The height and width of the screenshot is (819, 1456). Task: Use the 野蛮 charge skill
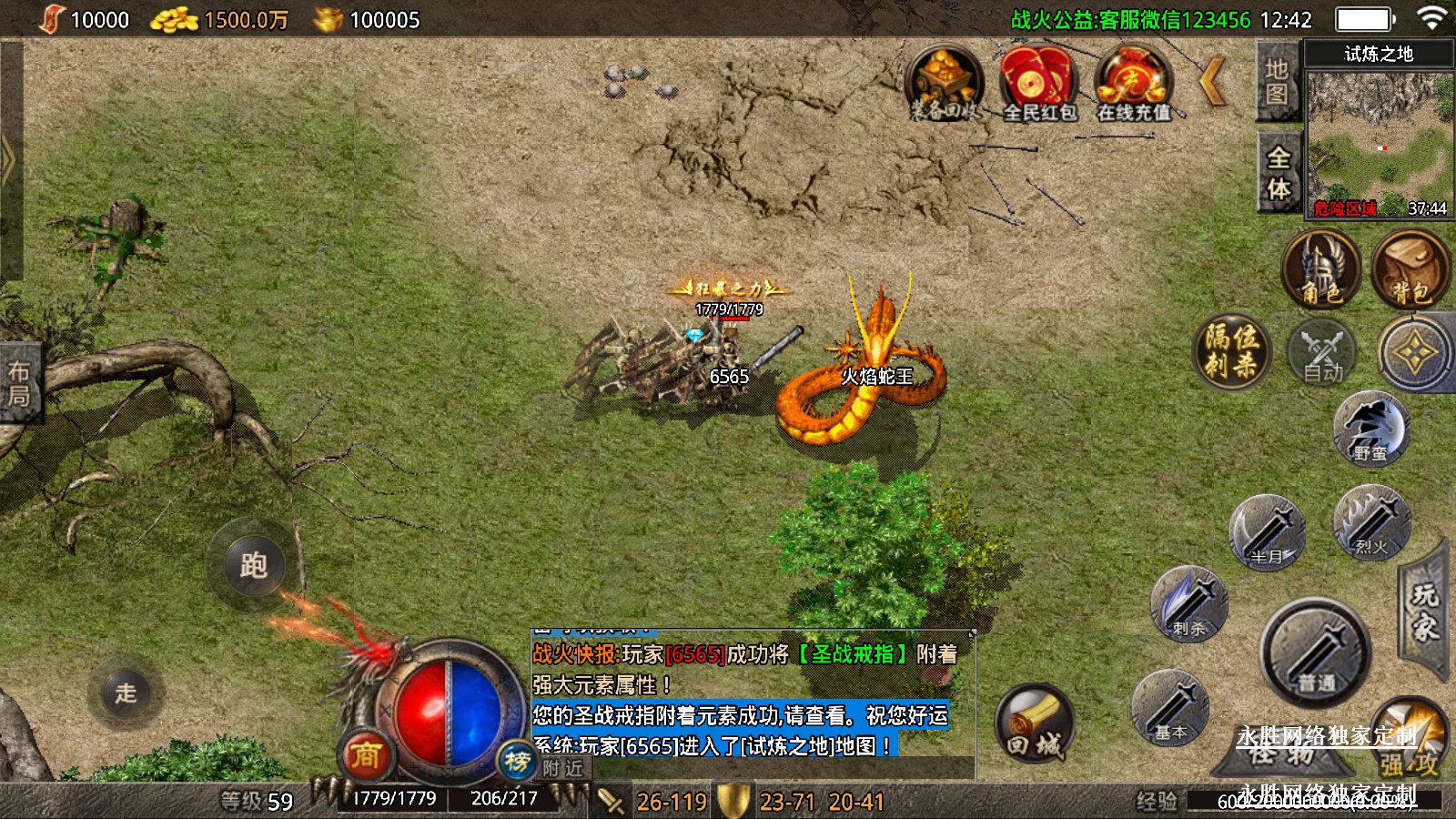pyautogui.click(x=1370, y=428)
